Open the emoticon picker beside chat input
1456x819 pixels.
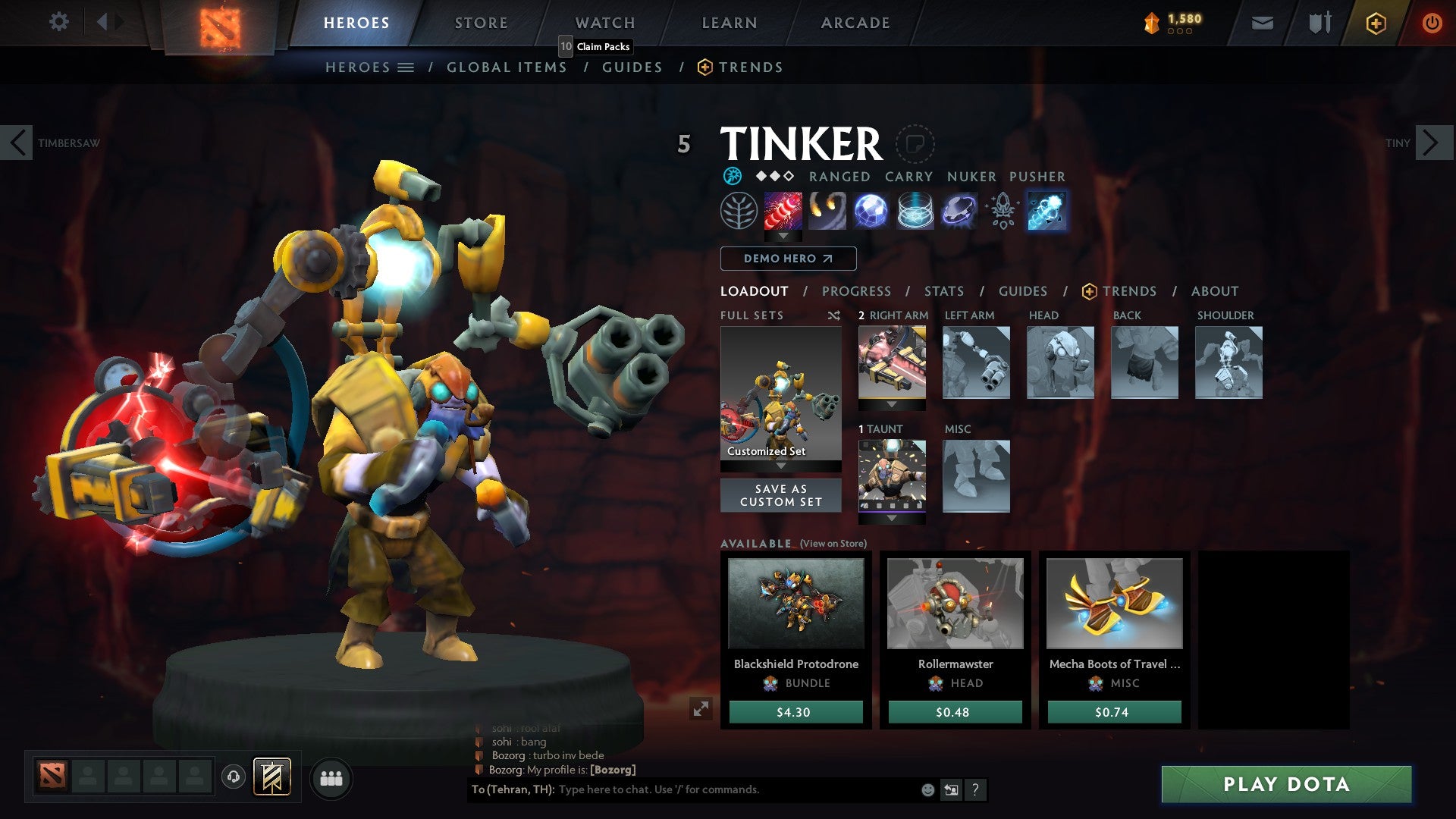[x=927, y=789]
